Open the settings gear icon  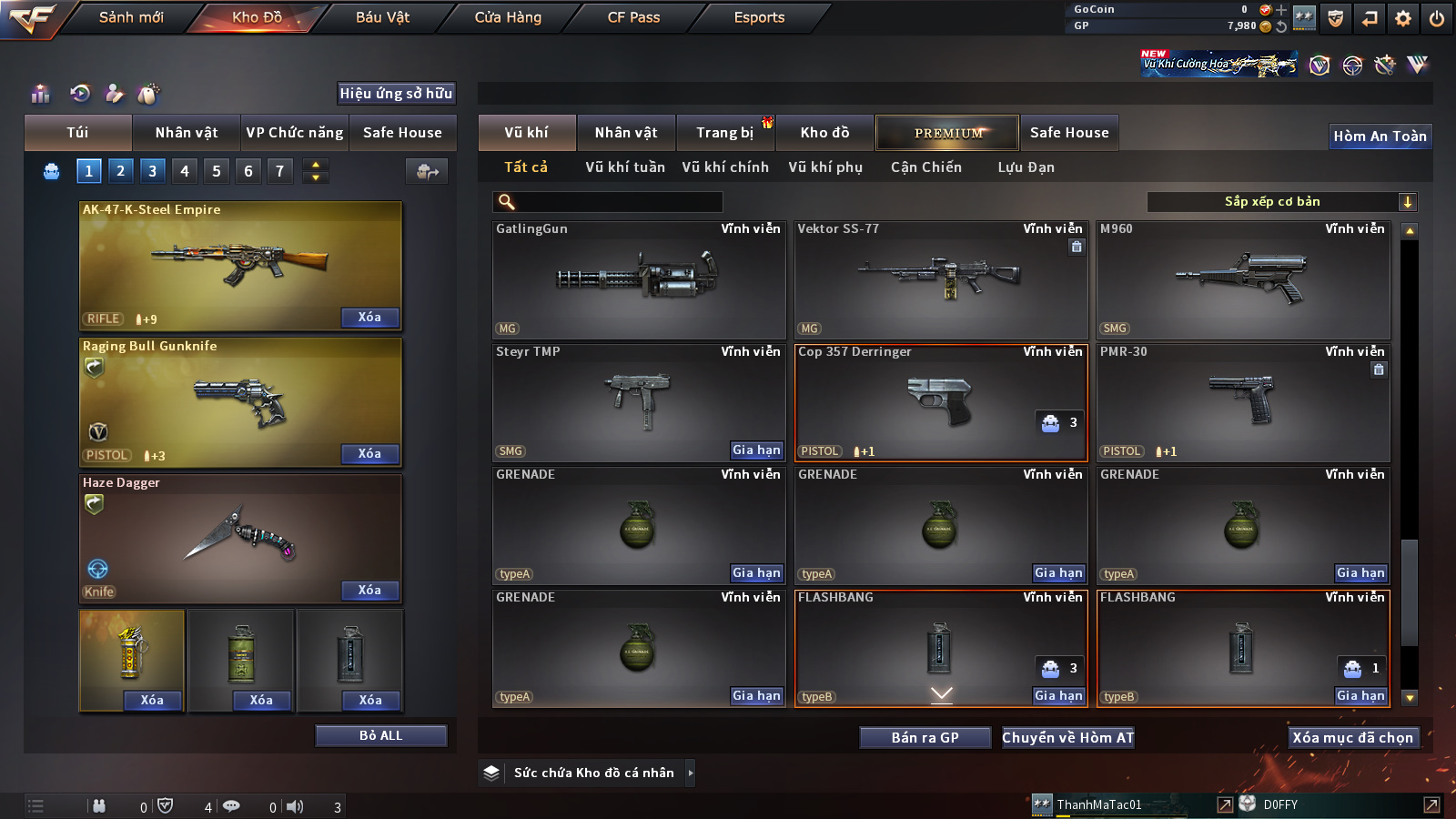coord(1403,18)
